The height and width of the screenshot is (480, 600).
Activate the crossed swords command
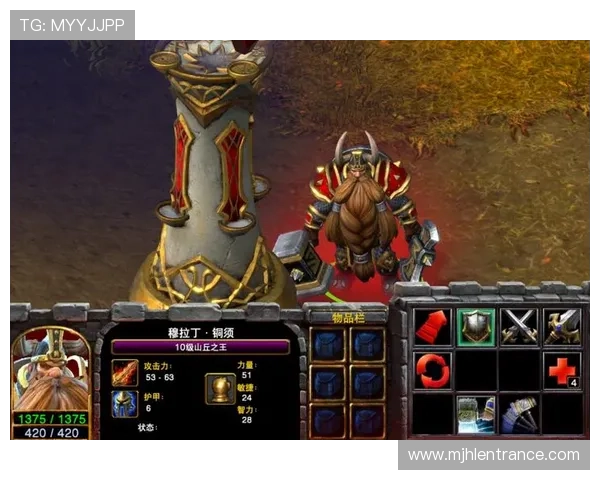pos(519,327)
